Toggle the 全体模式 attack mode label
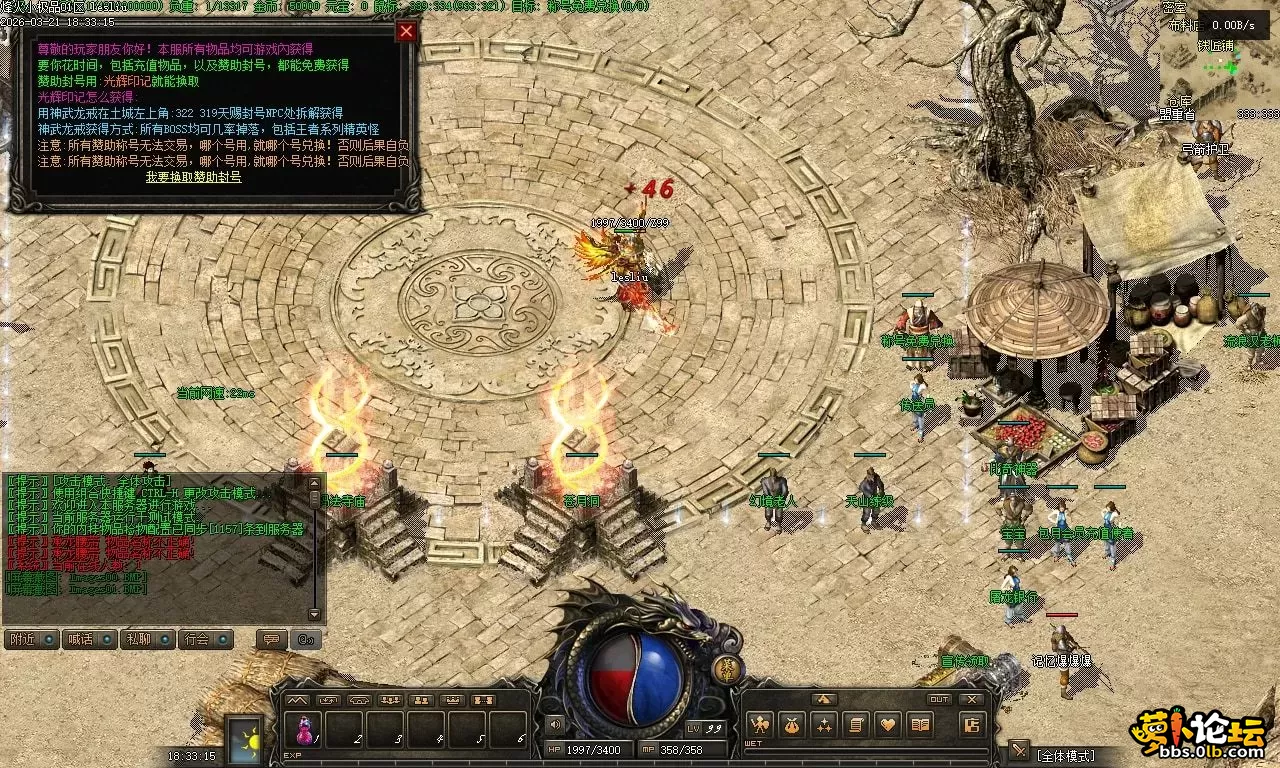The height and width of the screenshot is (768, 1280). pos(1066,755)
